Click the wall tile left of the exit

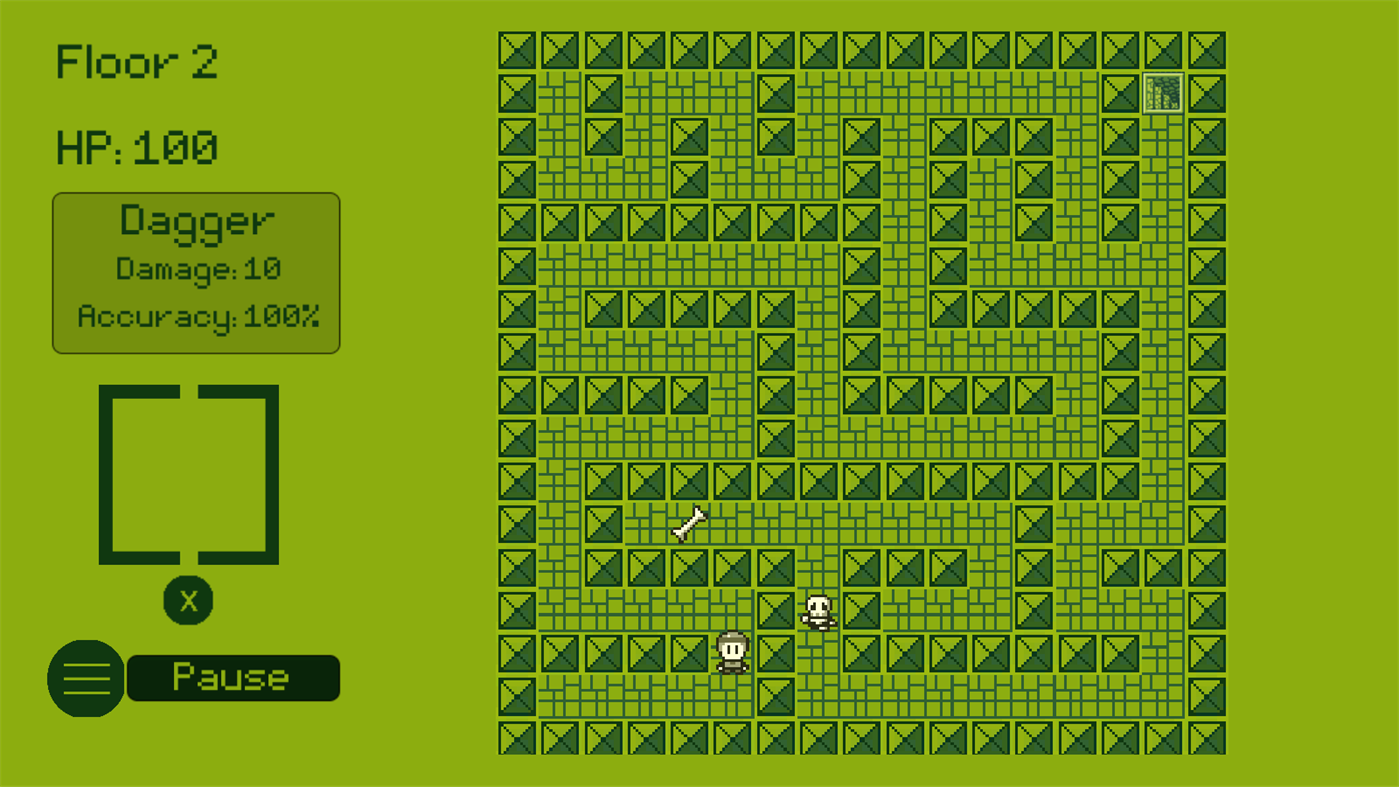[x=1119, y=93]
